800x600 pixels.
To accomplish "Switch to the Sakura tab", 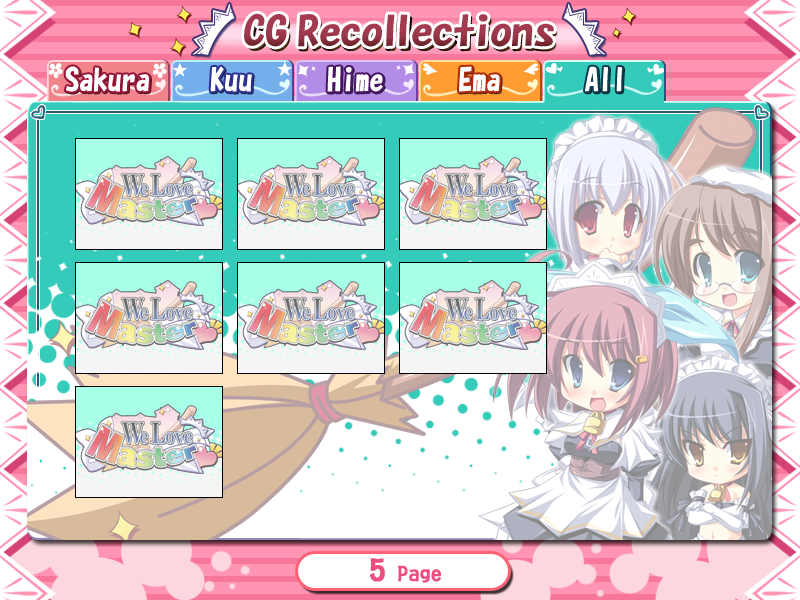I will coord(108,81).
